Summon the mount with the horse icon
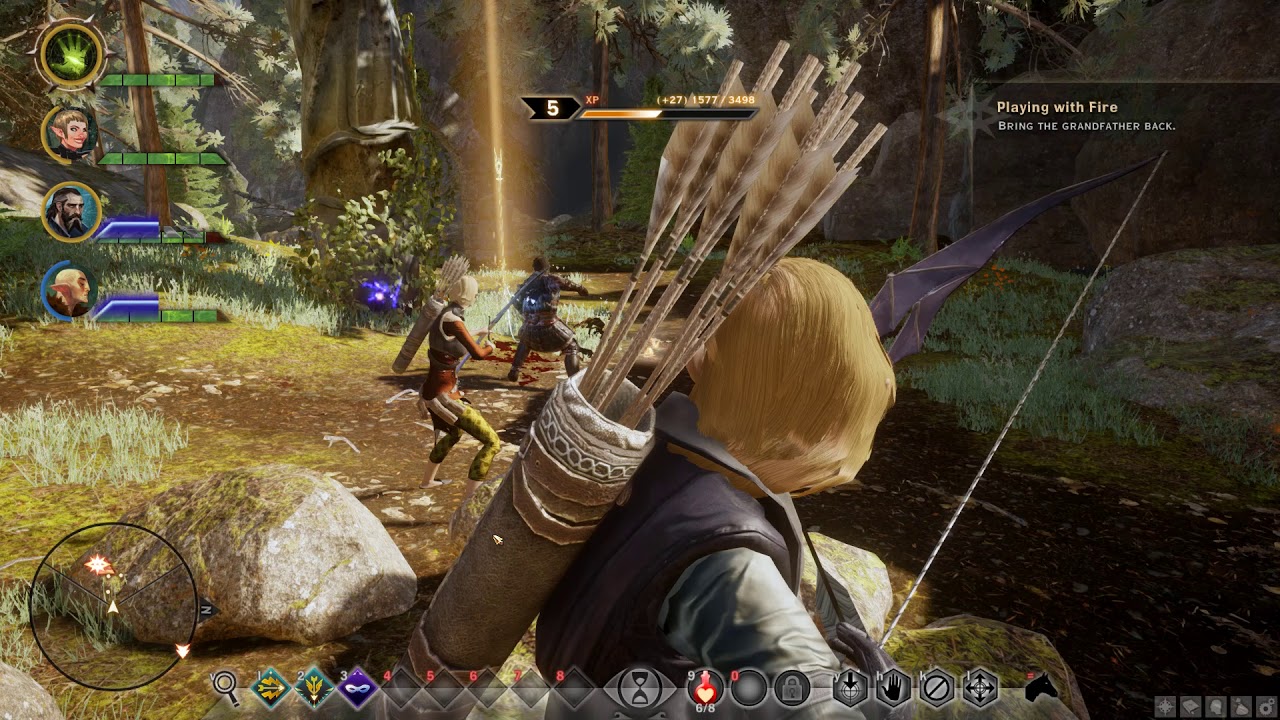Image resolution: width=1280 pixels, height=720 pixels. (1041, 688)
